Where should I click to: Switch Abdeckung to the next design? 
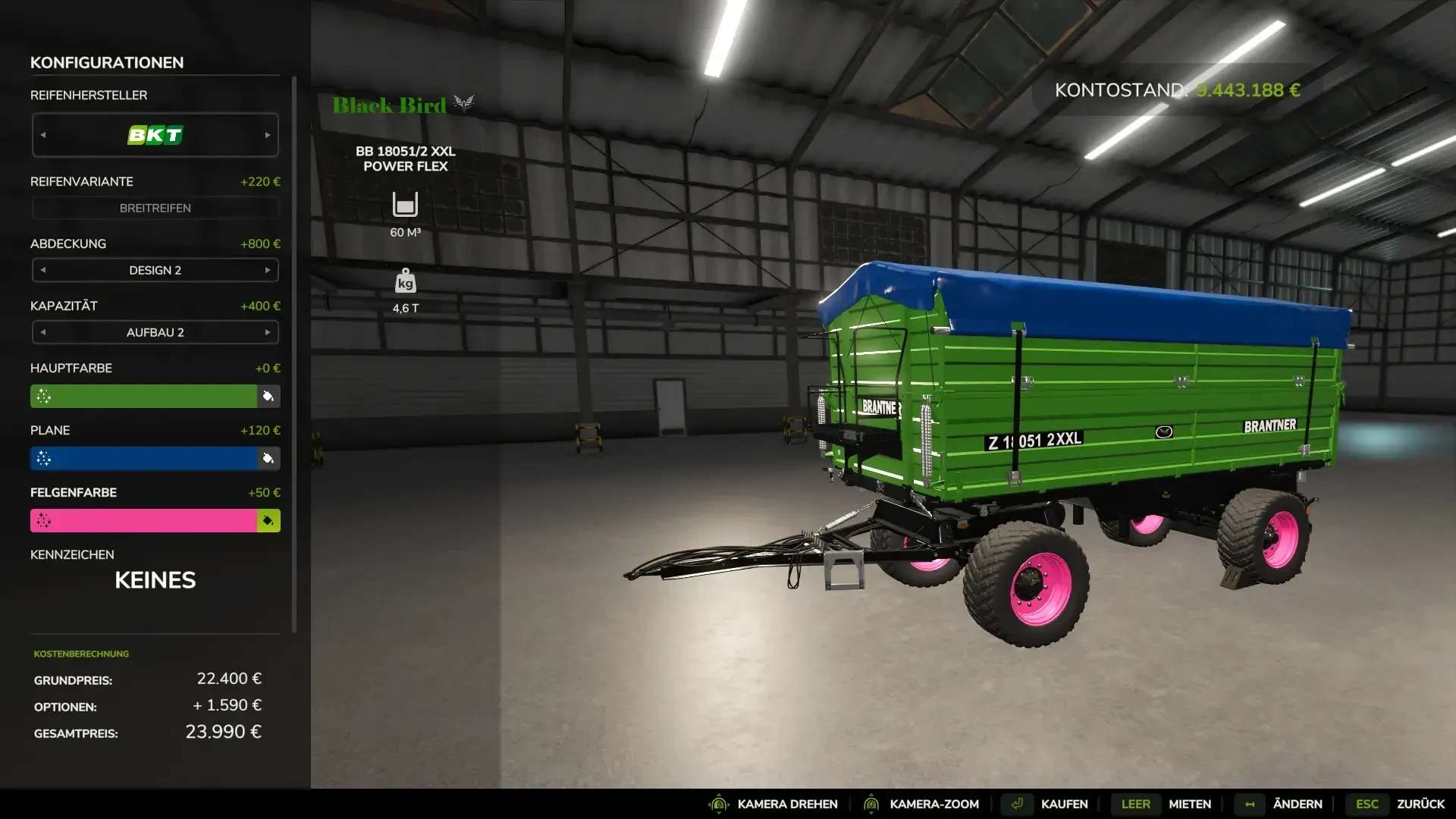(268, 270)
